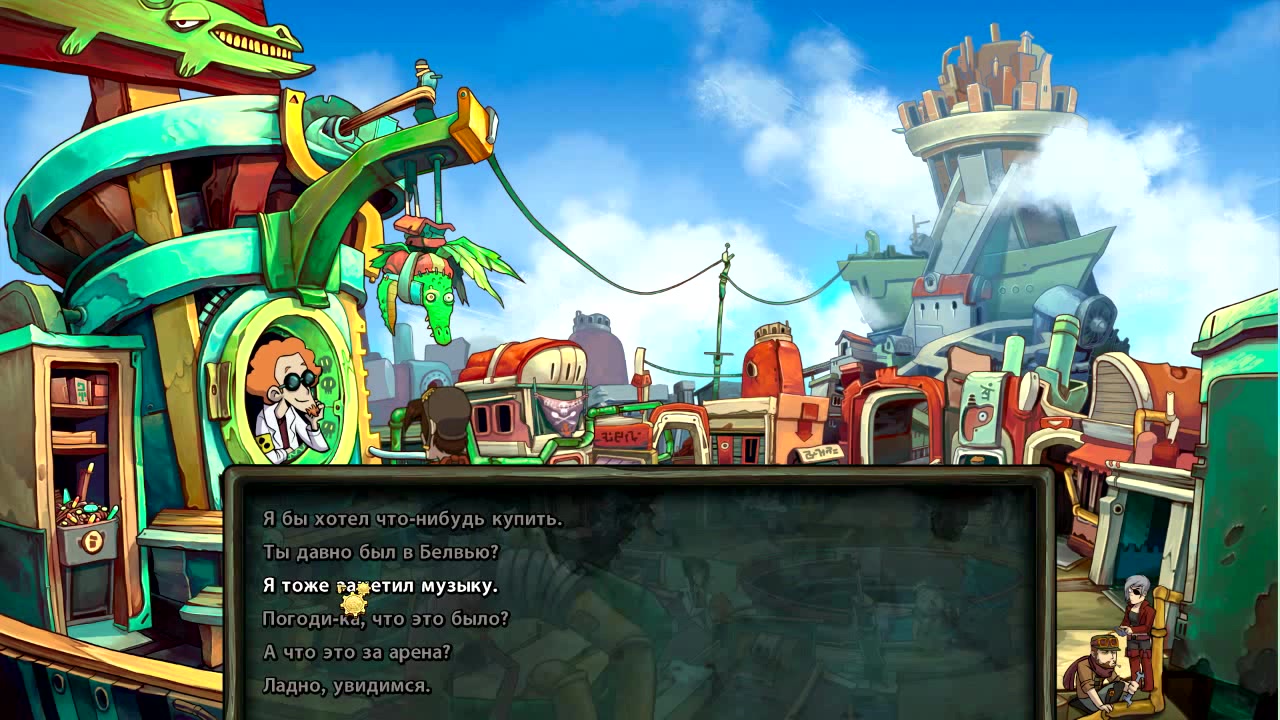1280x720 pixels.
Task: Select "Ты давно был в Белвью?" dialogue option
Action: click(x=380, y=552)
